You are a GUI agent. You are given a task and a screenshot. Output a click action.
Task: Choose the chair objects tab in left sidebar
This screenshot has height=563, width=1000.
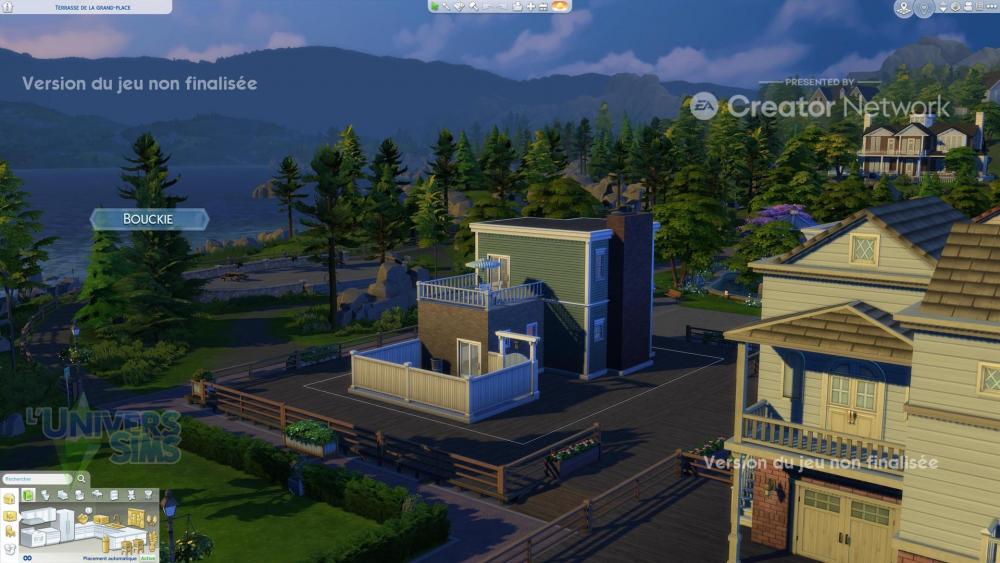[9, 531]
